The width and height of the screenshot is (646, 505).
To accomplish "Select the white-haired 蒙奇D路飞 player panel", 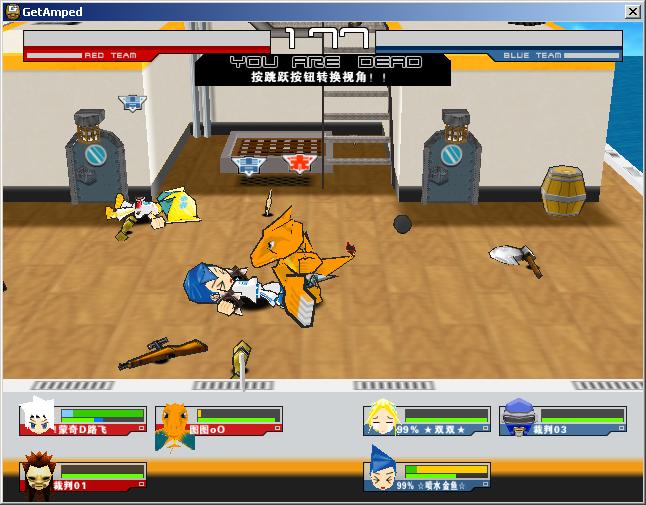I will [83, 420].
